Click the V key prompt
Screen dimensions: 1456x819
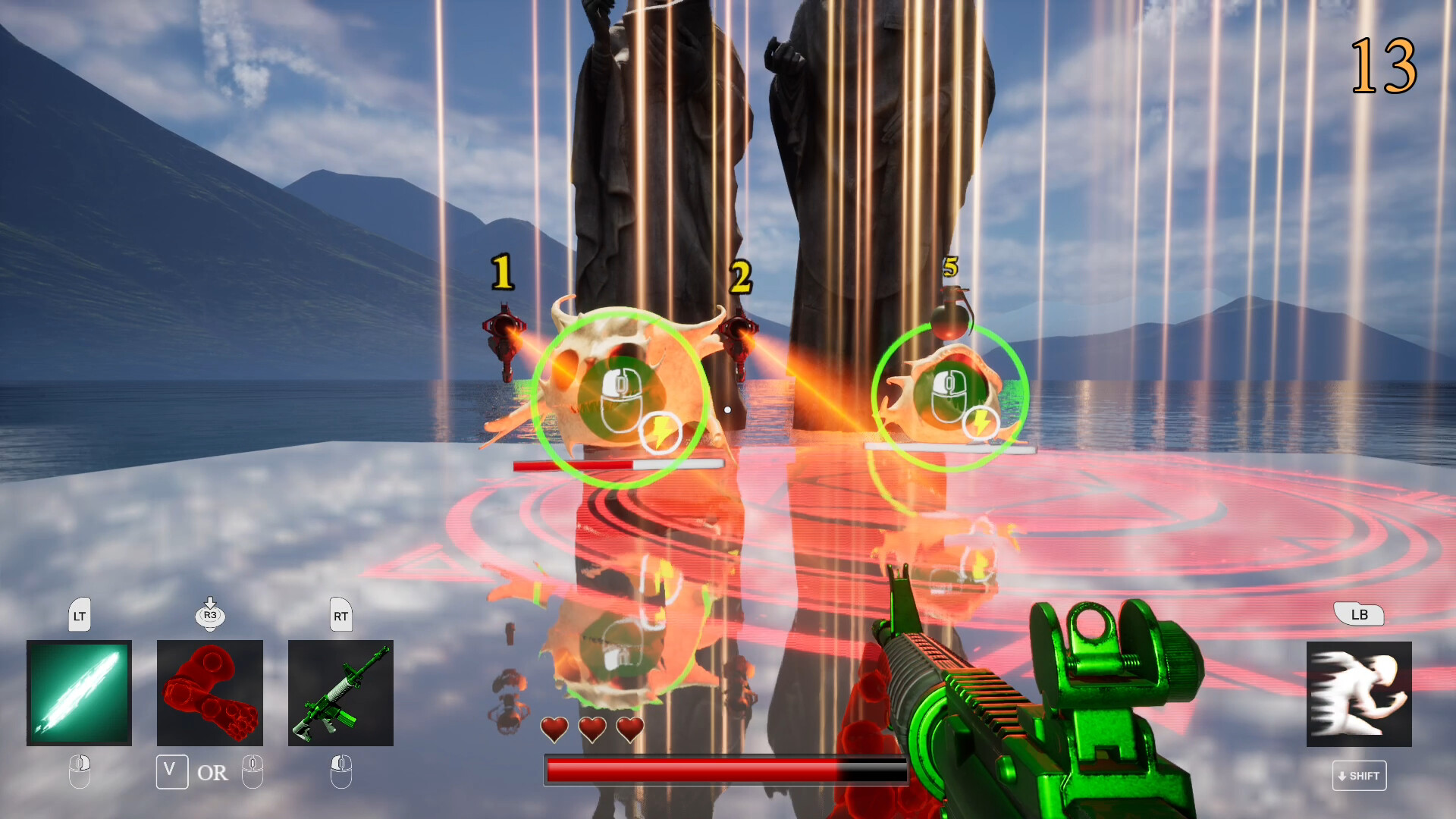click(172, 771)
